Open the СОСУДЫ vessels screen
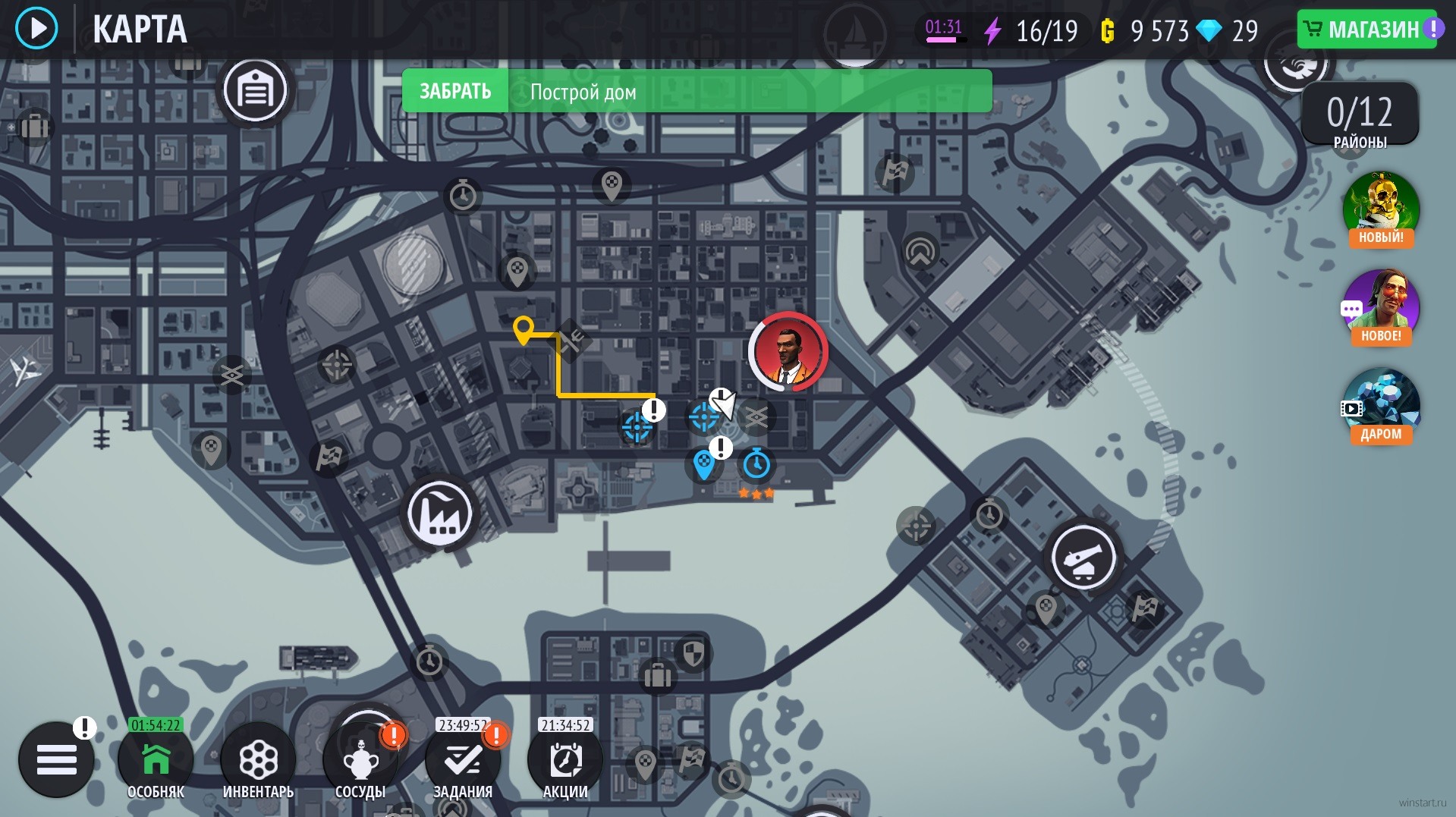1456x817 pixels. coord(360,761)
